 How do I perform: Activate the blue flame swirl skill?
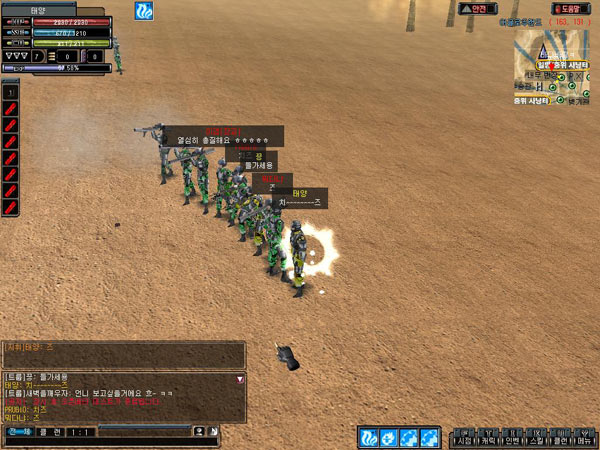point(369,437)
